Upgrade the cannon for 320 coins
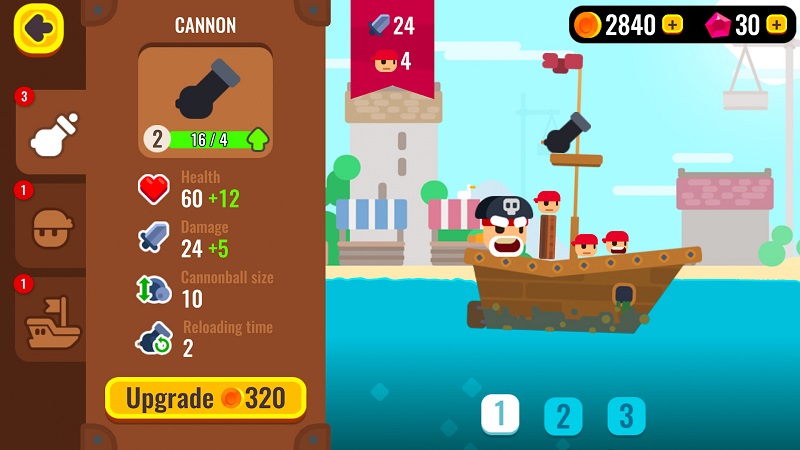Image resolution: width=800 pixels, height=450 pixels. [206, 399]
